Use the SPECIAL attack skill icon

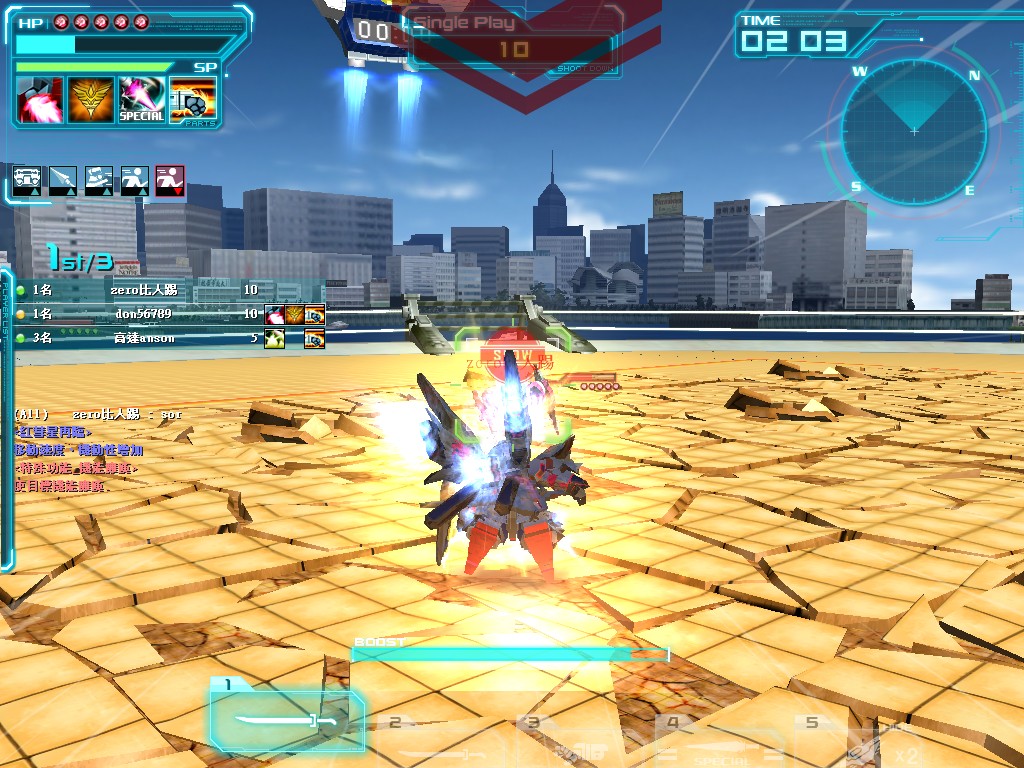[x=141, y=100]
